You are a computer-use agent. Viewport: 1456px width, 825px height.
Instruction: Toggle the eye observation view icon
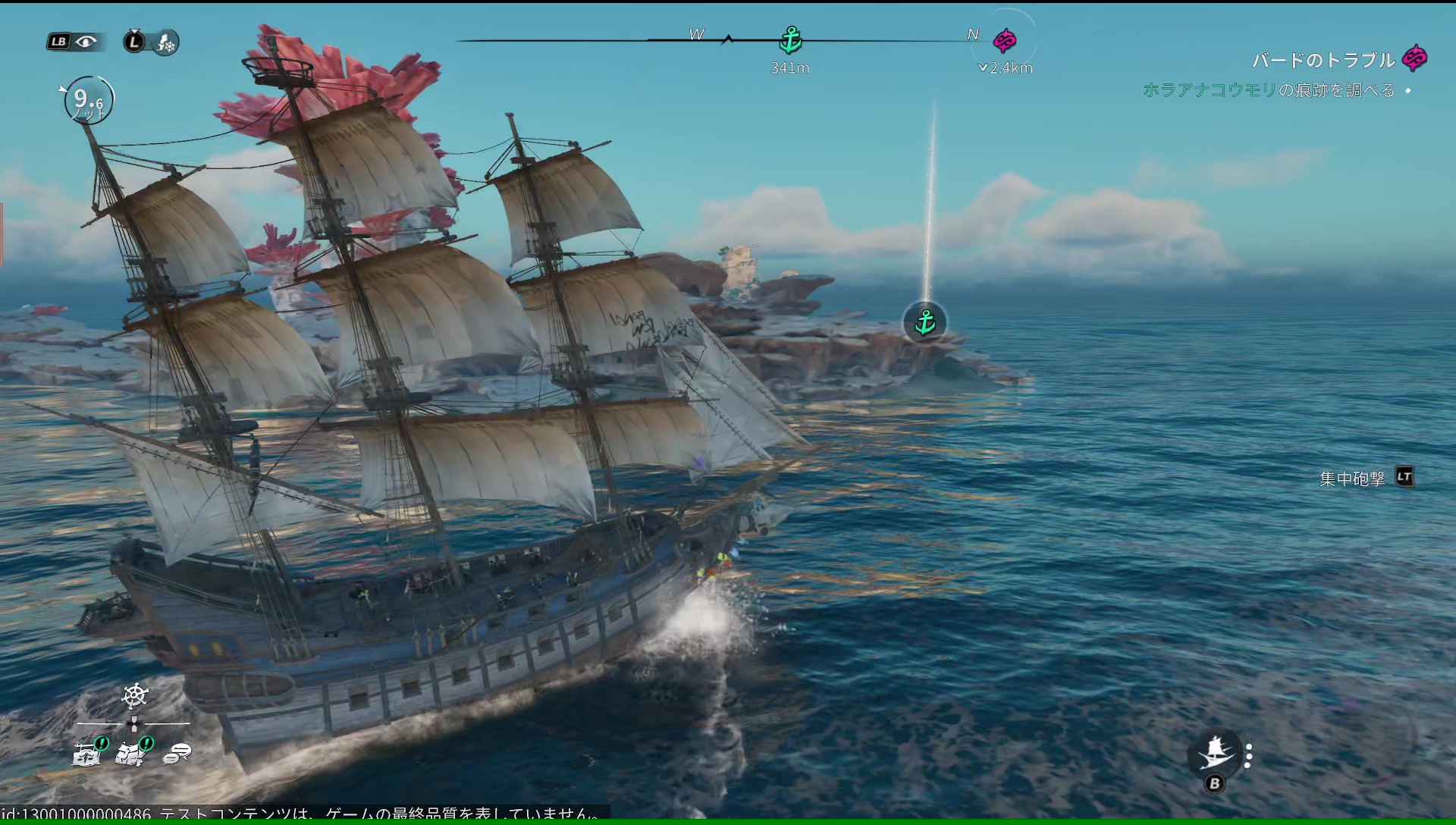[x=86, y=42]
